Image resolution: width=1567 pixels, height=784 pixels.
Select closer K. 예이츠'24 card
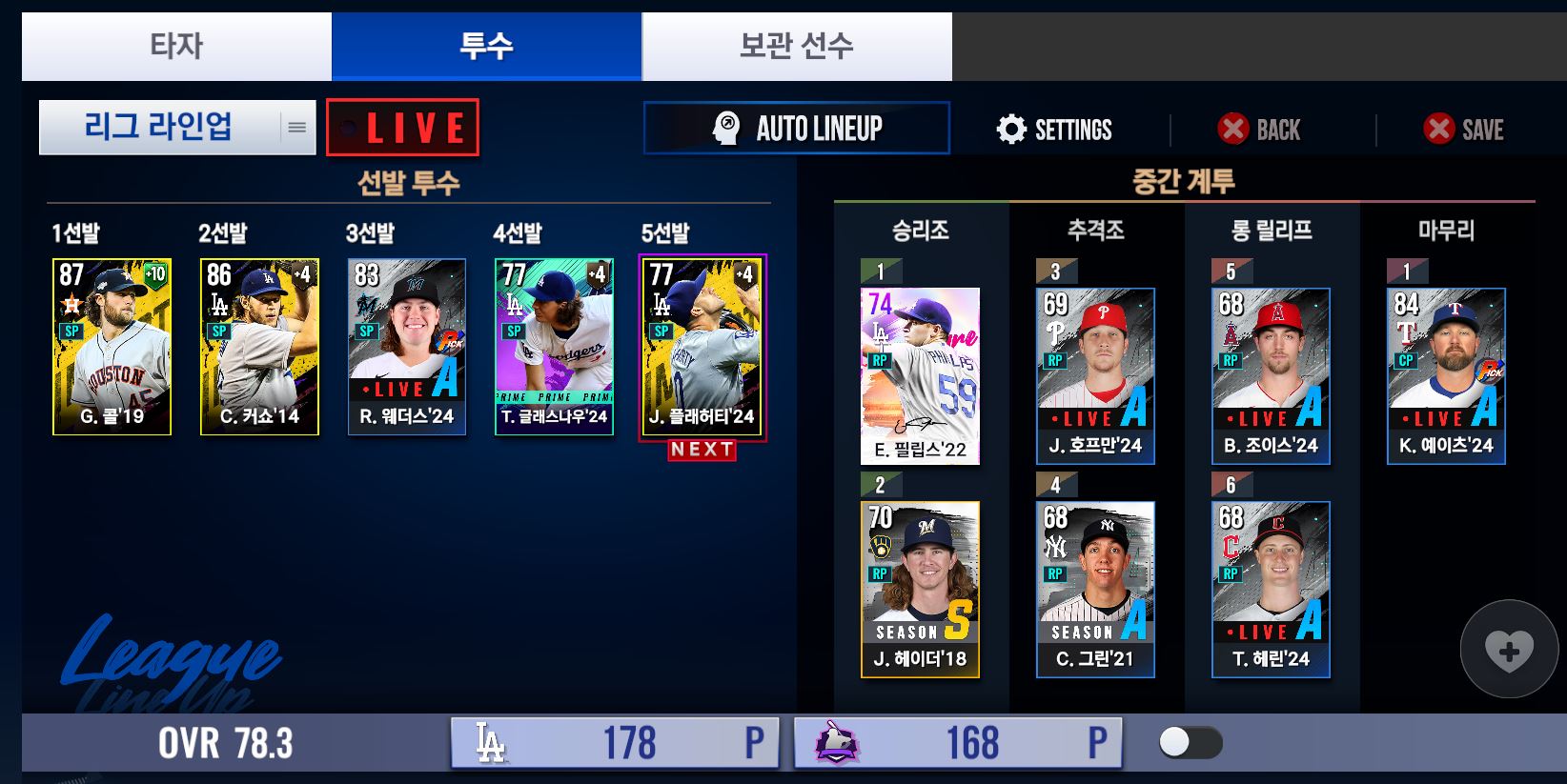pyautogui.click(x=1446, y=376)
